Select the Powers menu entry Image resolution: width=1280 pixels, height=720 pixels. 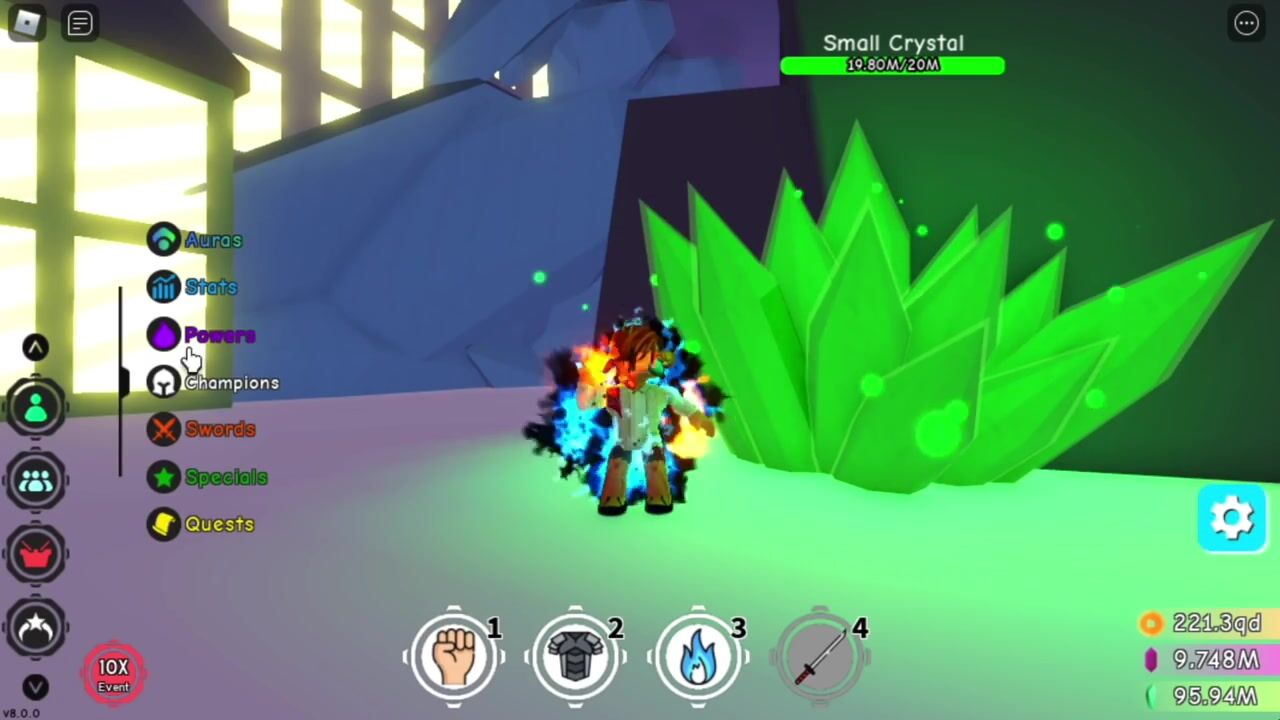pos(203,335)
